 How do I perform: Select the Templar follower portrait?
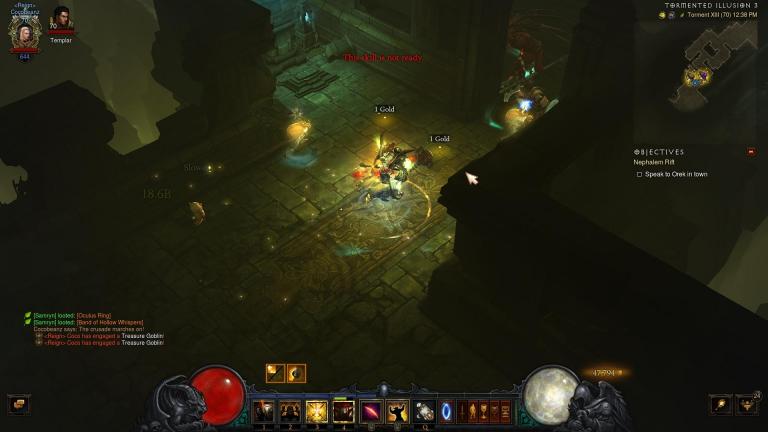(x=62, y=19)
